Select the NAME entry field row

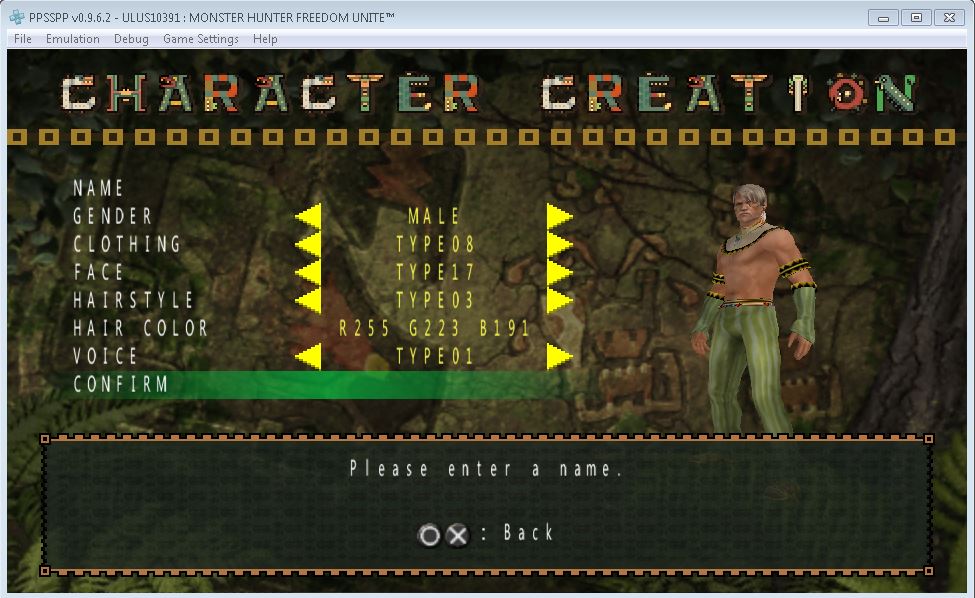click(x=99, y=188)
